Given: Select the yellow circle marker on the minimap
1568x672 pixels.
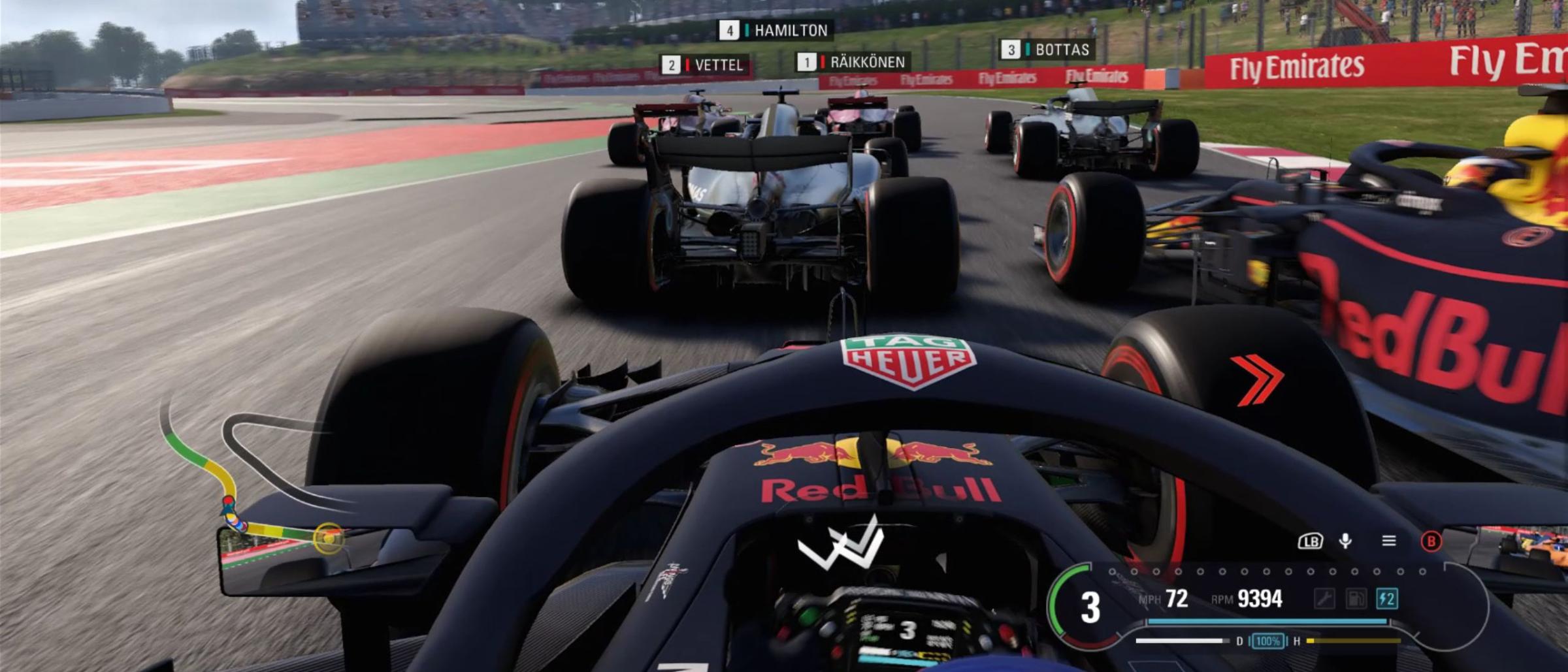Looking at the screenshot, I should coord(327,537).
